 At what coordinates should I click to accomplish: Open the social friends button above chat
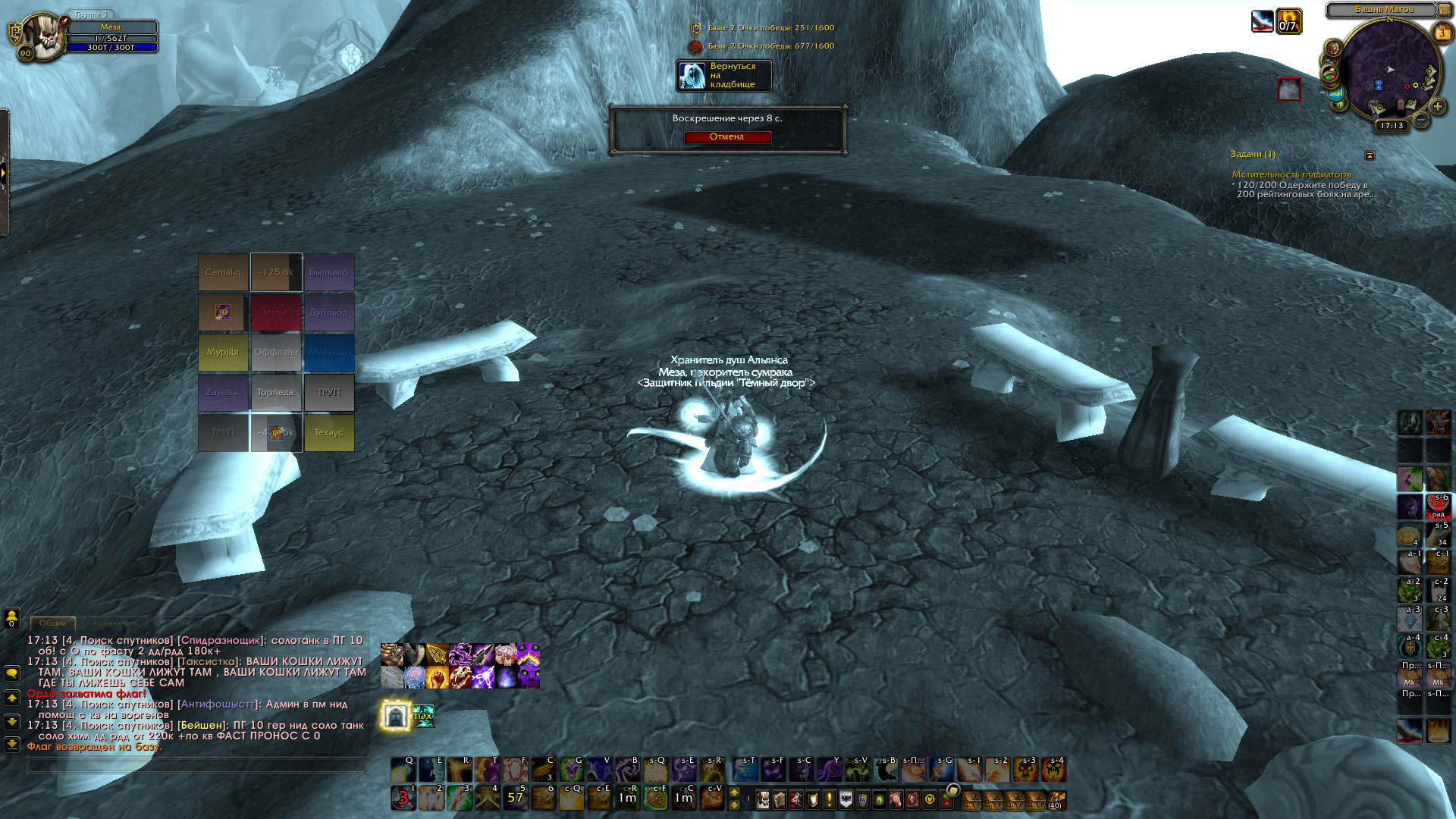coord(12,617)
